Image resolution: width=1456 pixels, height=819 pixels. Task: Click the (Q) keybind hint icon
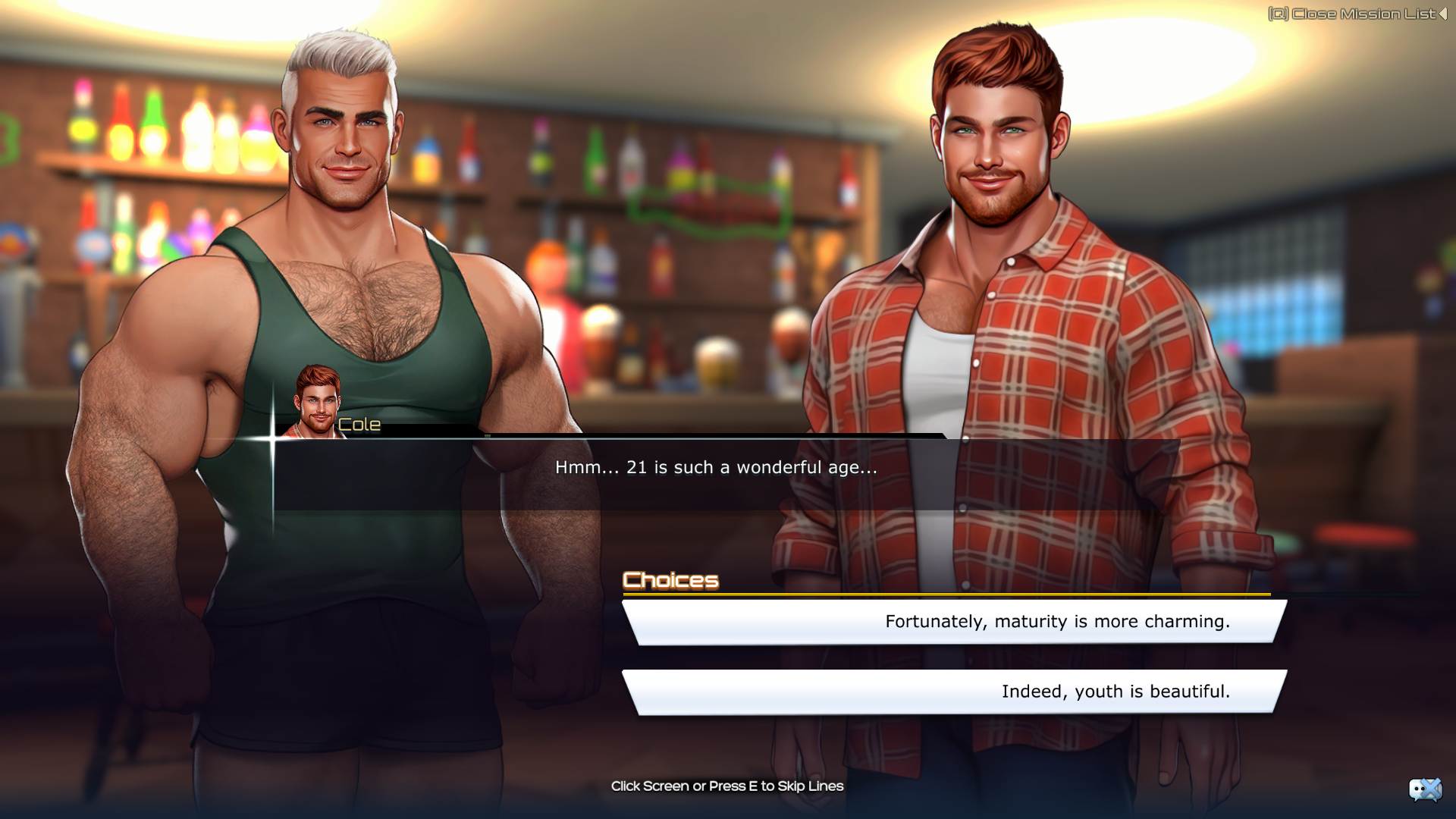point(1279,12)
